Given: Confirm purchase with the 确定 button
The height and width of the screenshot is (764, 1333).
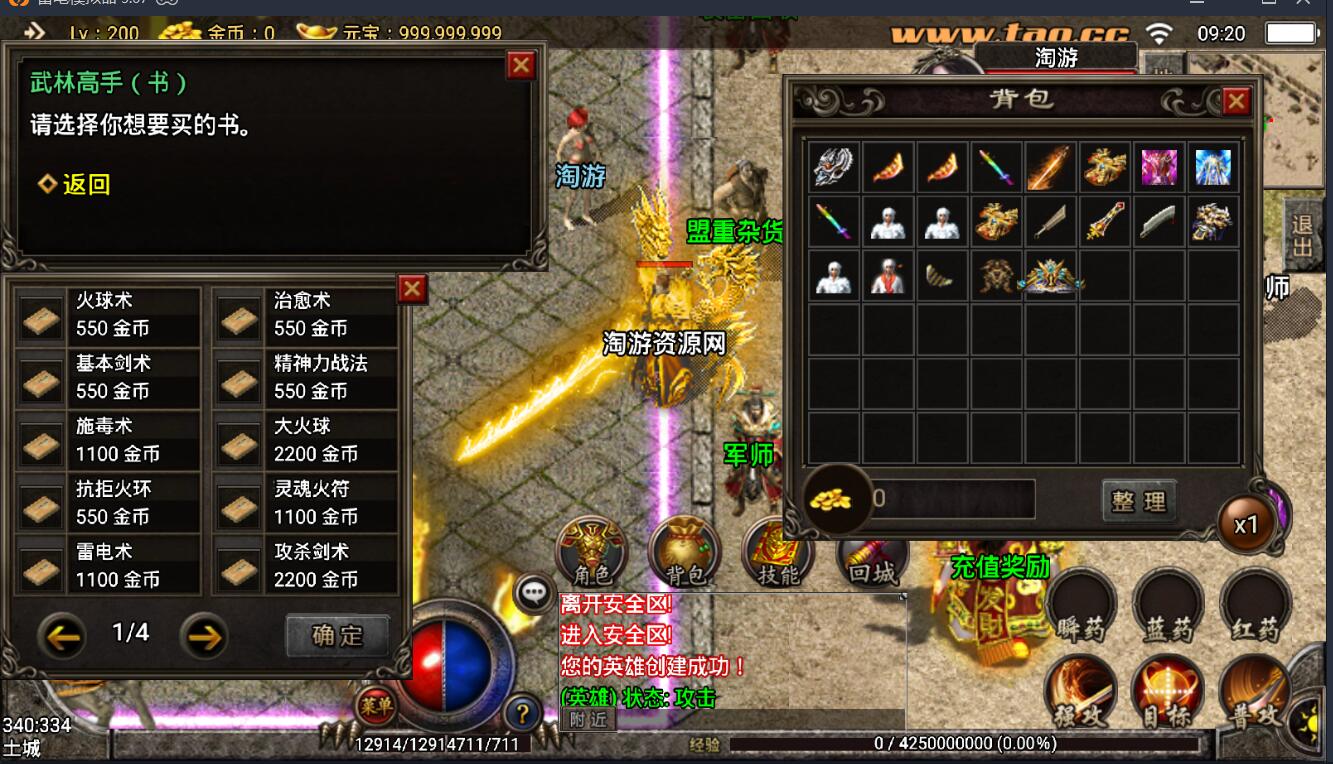Looking at the screenshot, I should point(337,635).
